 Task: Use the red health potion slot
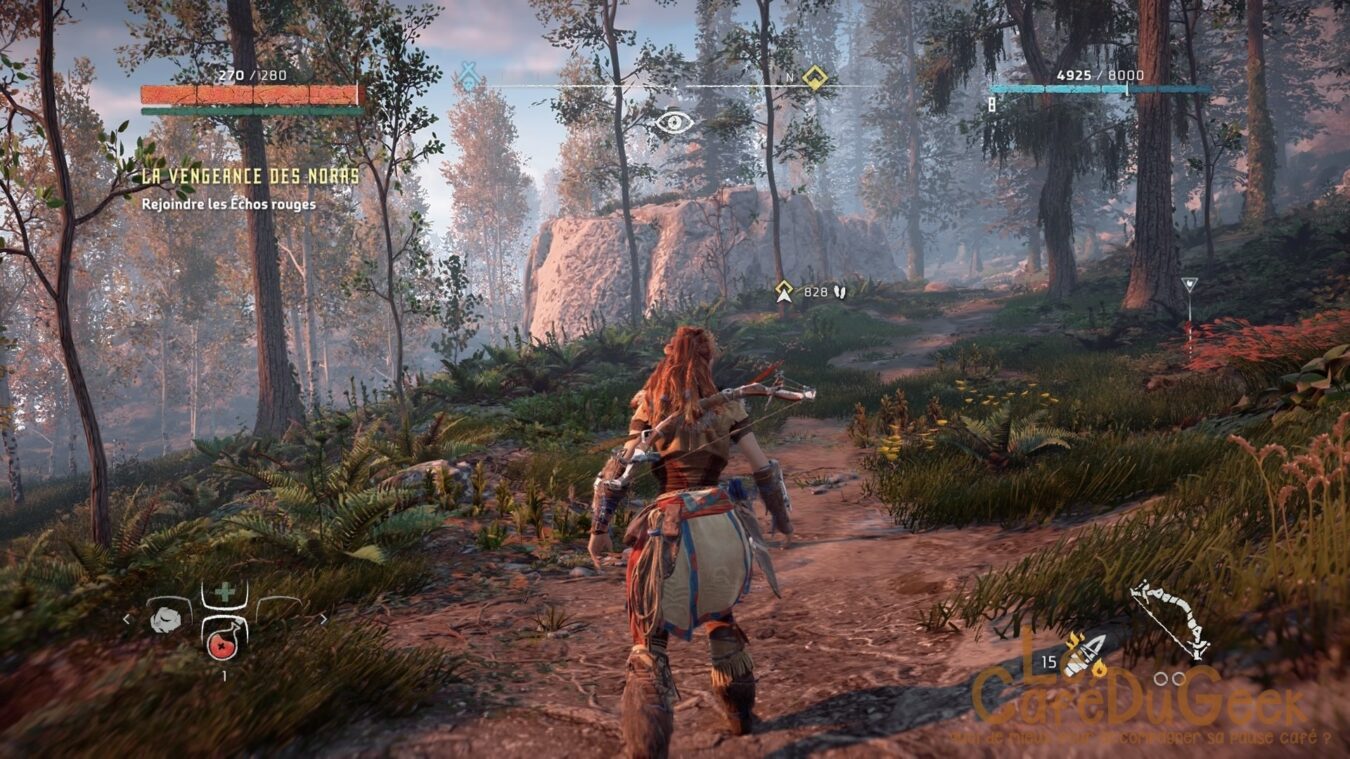[x=224, y=637]
